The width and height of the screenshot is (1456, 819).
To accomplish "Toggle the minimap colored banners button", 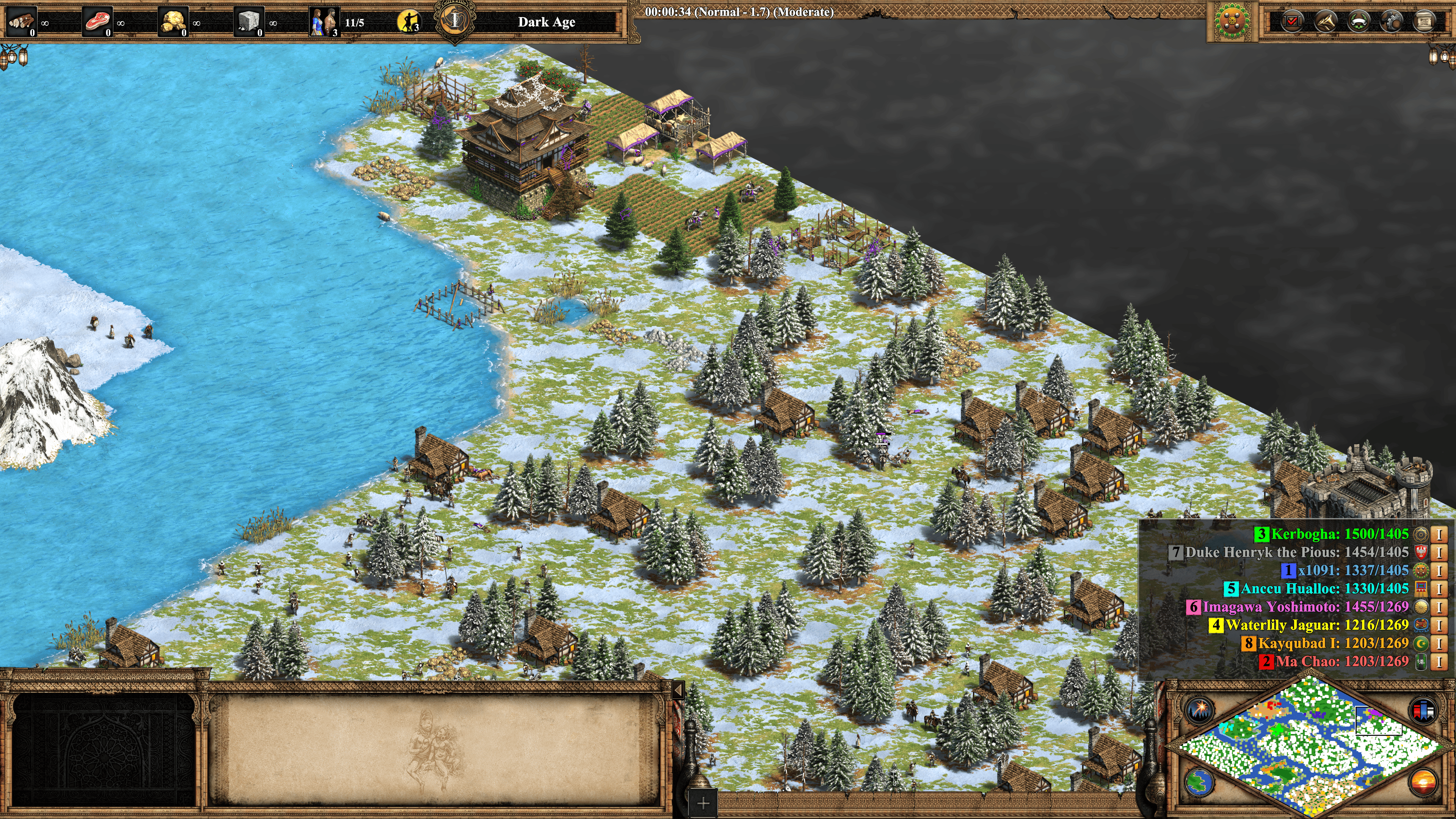I will click(x=1423, y=710).
